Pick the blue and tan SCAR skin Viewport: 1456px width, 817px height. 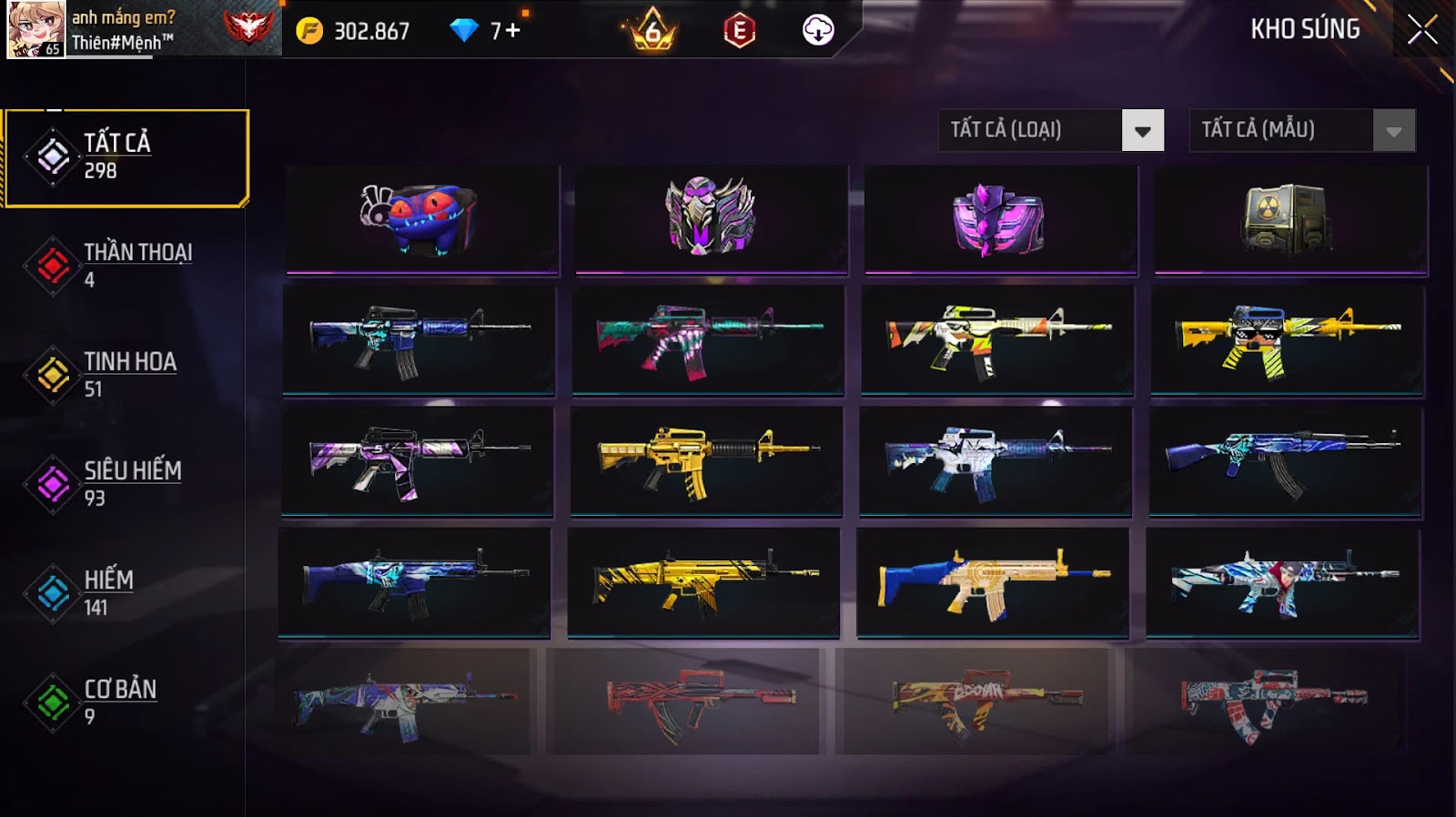coord(993,581)
